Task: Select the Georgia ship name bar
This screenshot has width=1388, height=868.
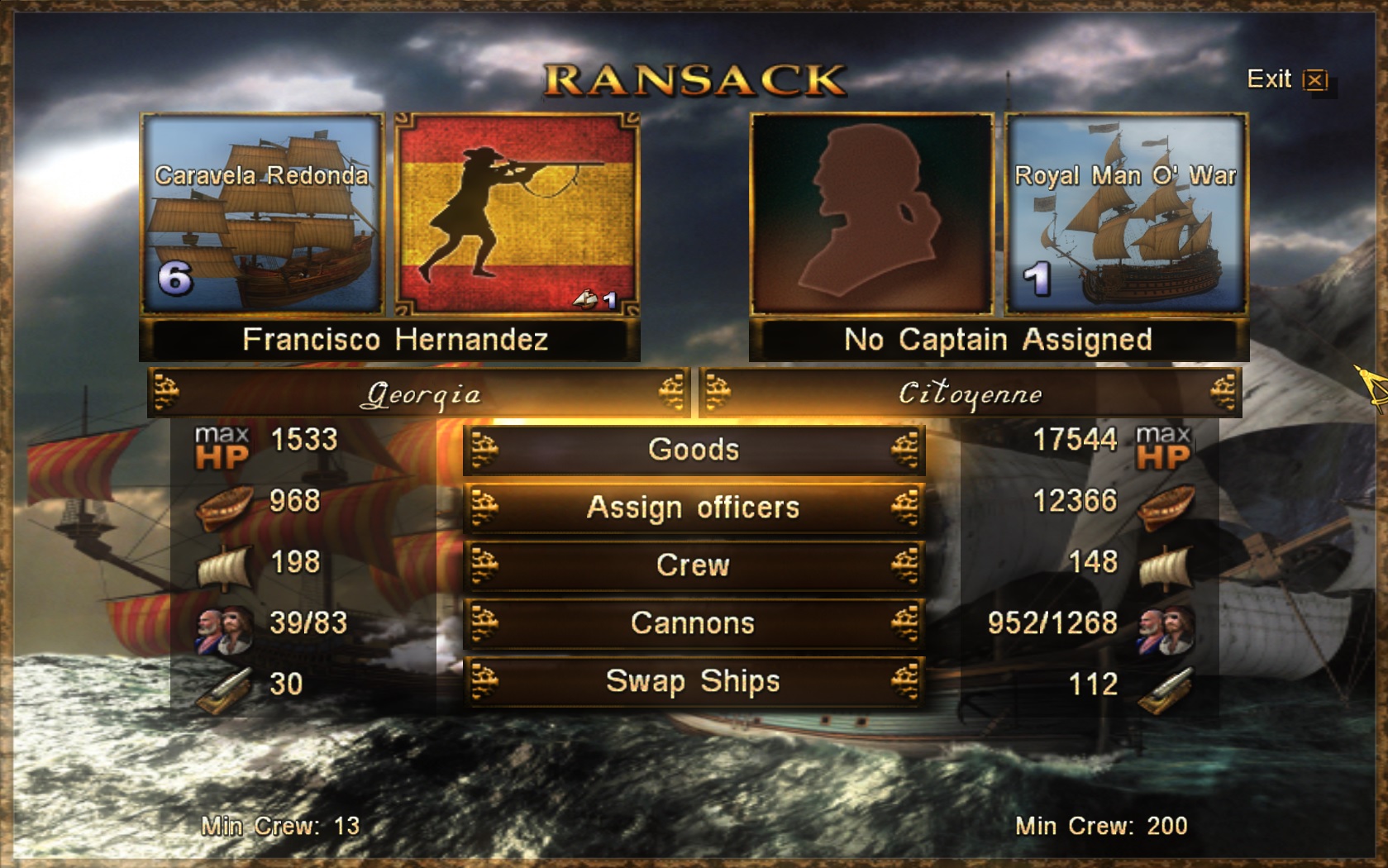Action: [x=419, y=393]
